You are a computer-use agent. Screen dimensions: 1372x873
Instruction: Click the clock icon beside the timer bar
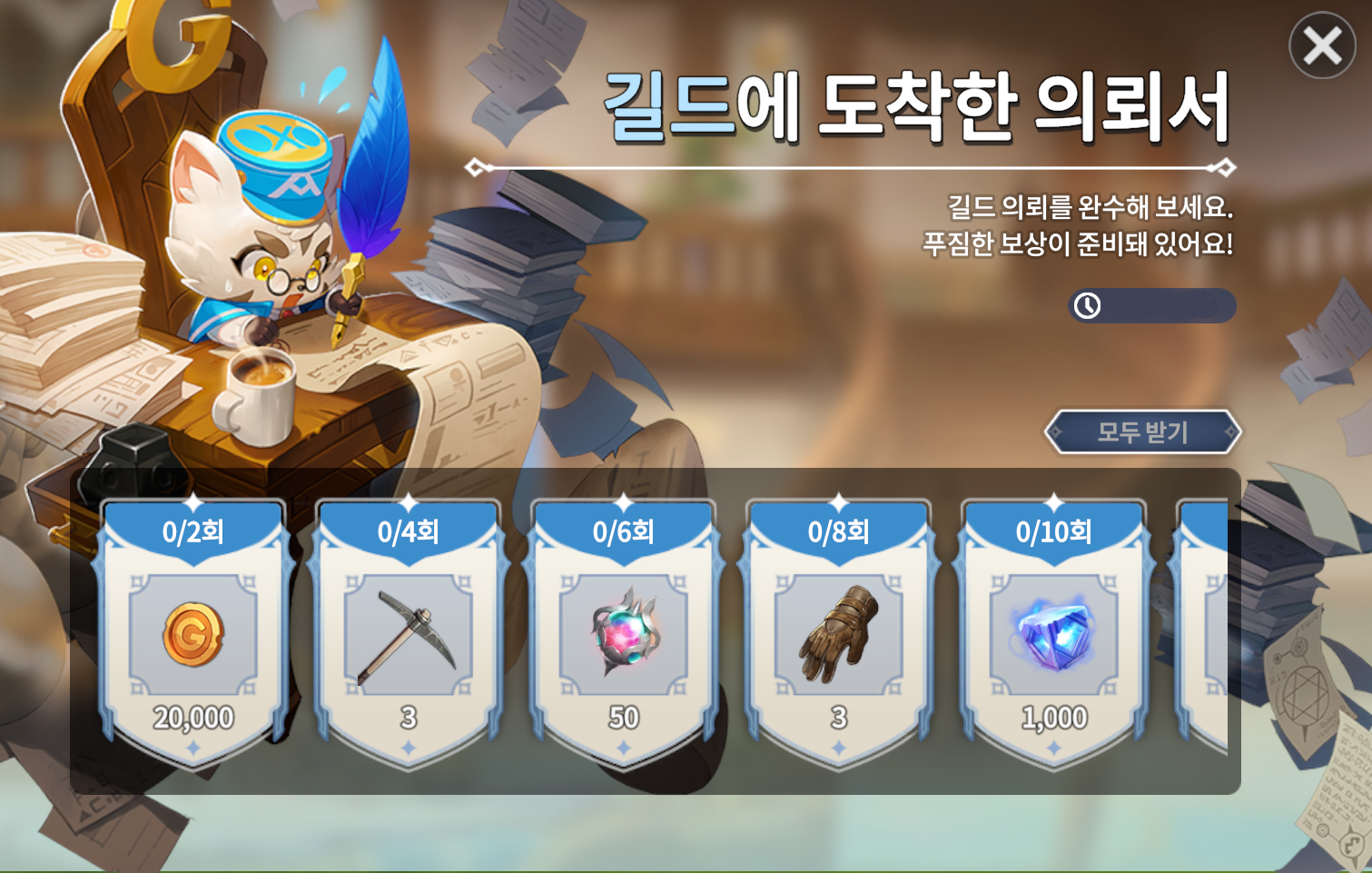(1084, 306)
